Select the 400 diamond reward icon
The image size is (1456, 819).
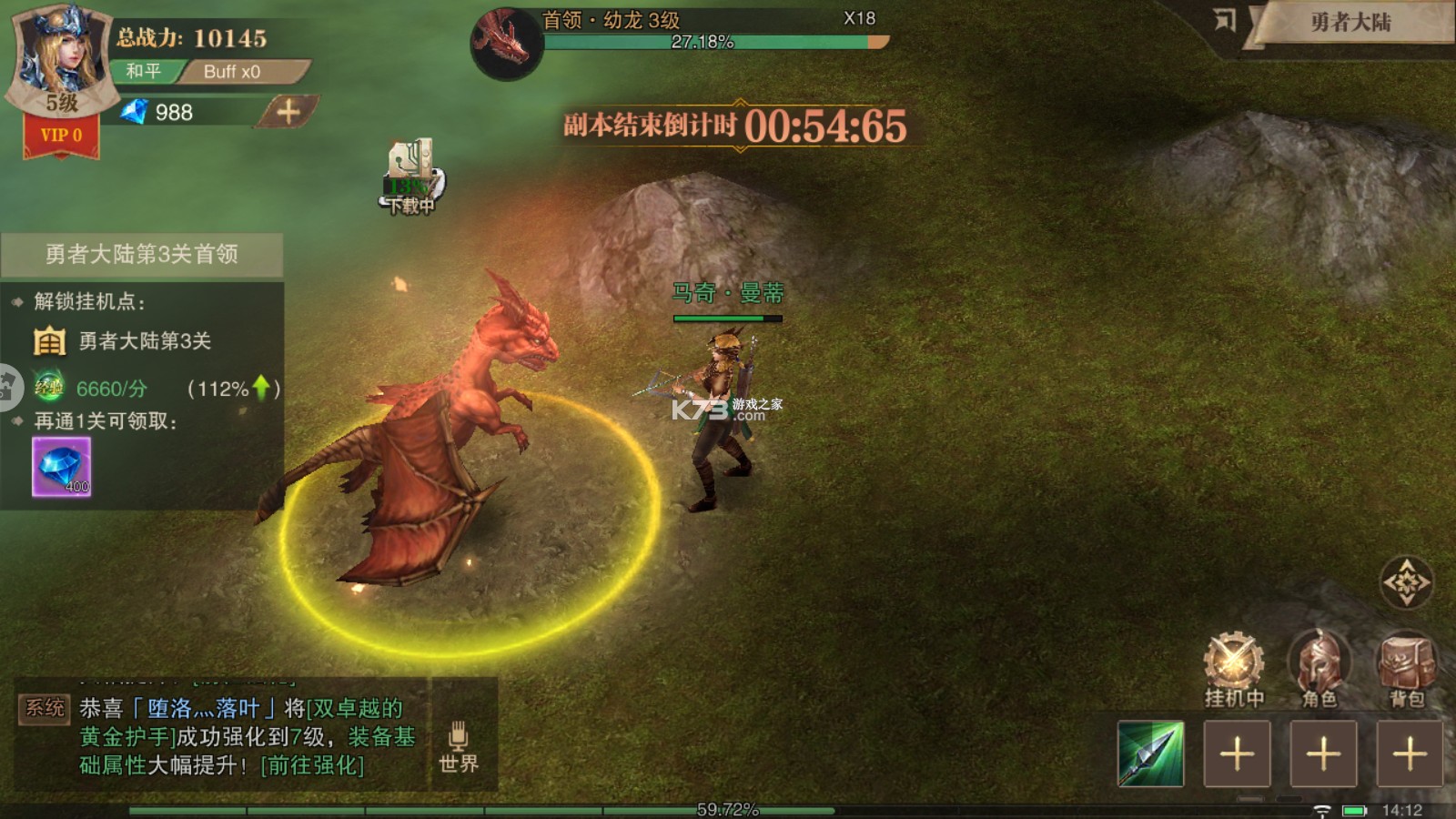61,467
